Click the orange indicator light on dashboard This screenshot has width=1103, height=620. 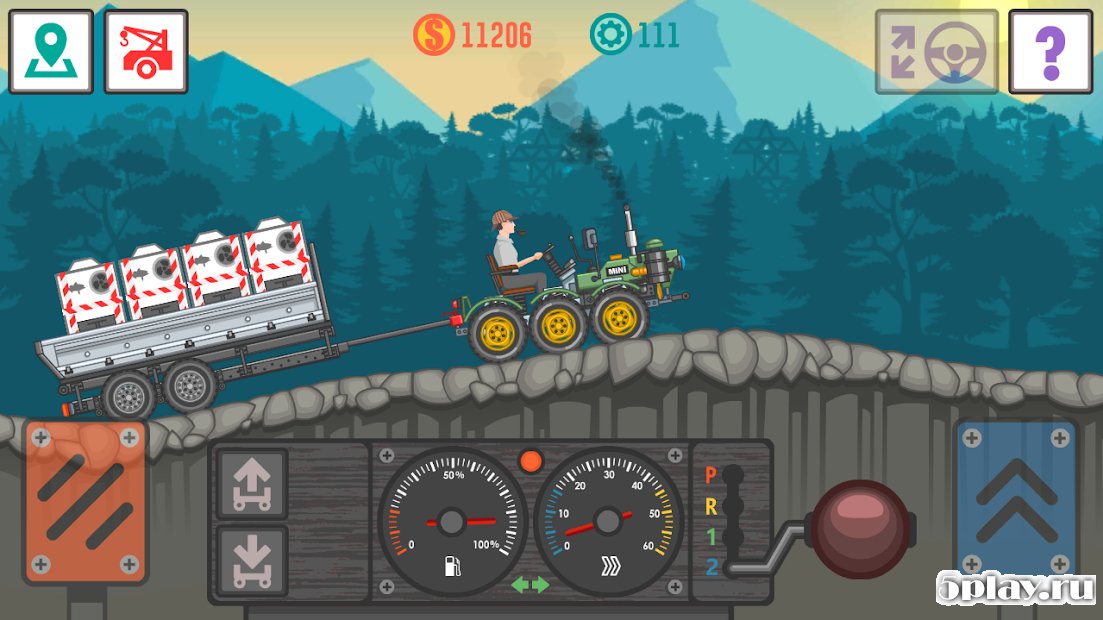pyautogui.click(x=531, y=461)
